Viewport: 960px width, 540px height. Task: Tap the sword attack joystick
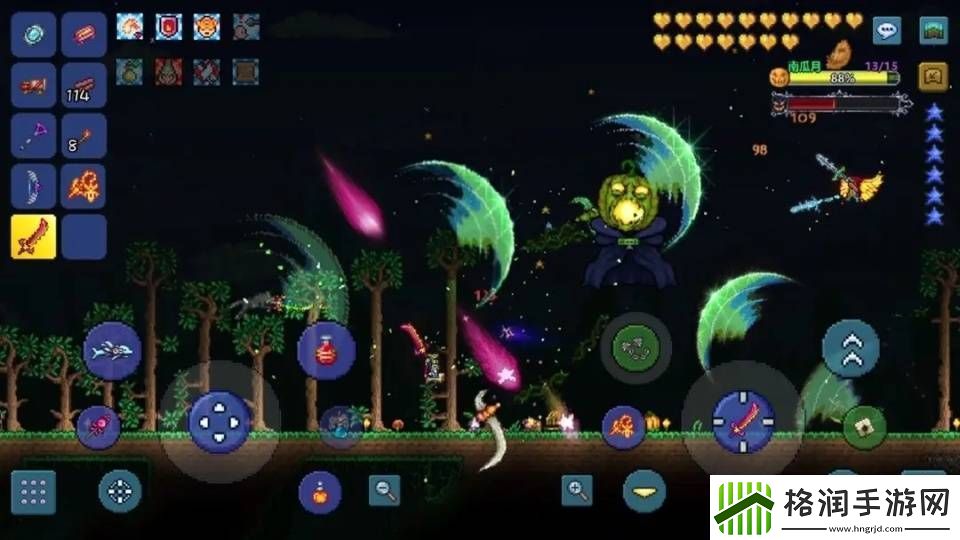point(742,420)
